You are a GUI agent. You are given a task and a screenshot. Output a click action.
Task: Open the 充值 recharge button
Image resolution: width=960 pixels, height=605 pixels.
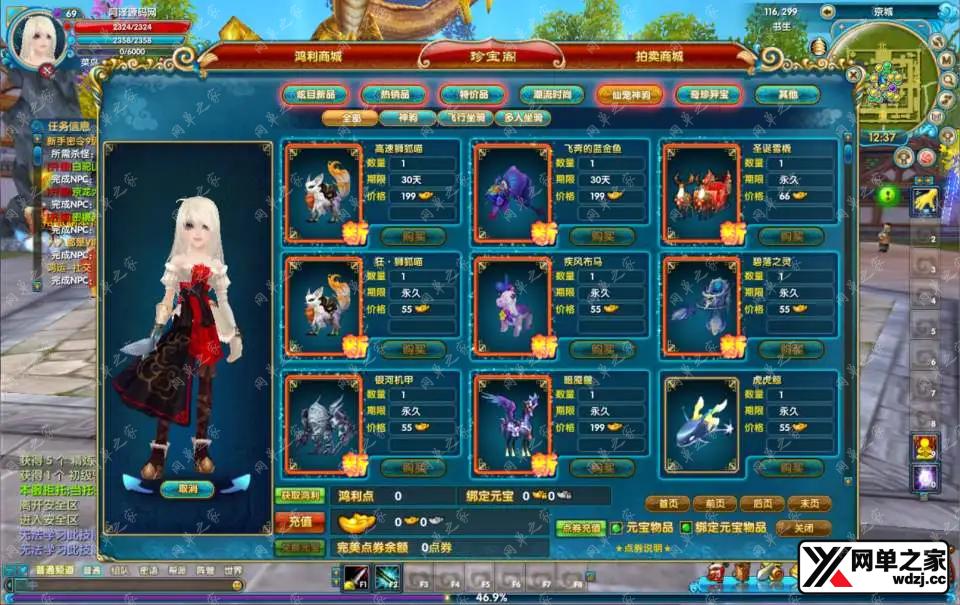300,521
